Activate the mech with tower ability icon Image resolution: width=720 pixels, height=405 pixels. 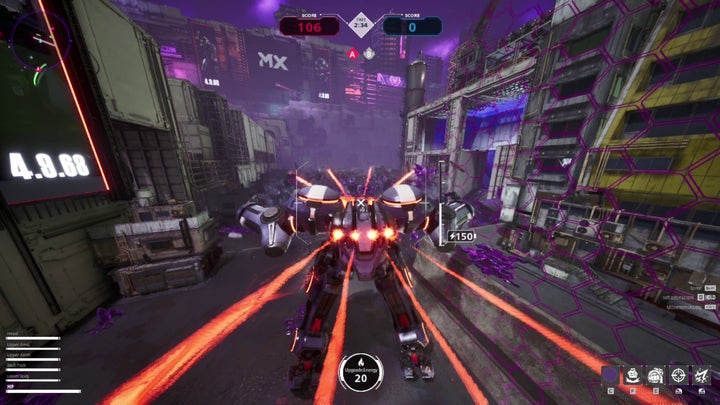click(x=655, y=374)
